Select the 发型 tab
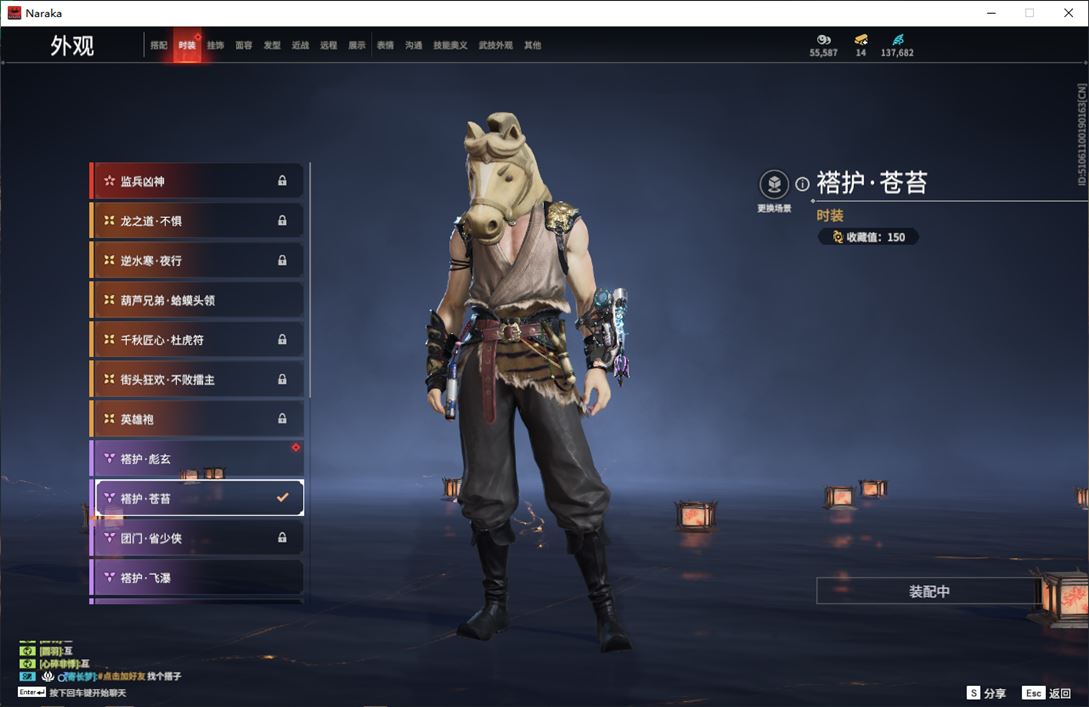Image resolution: width=1089 pixels, height=707 pixels. (272, 46)
